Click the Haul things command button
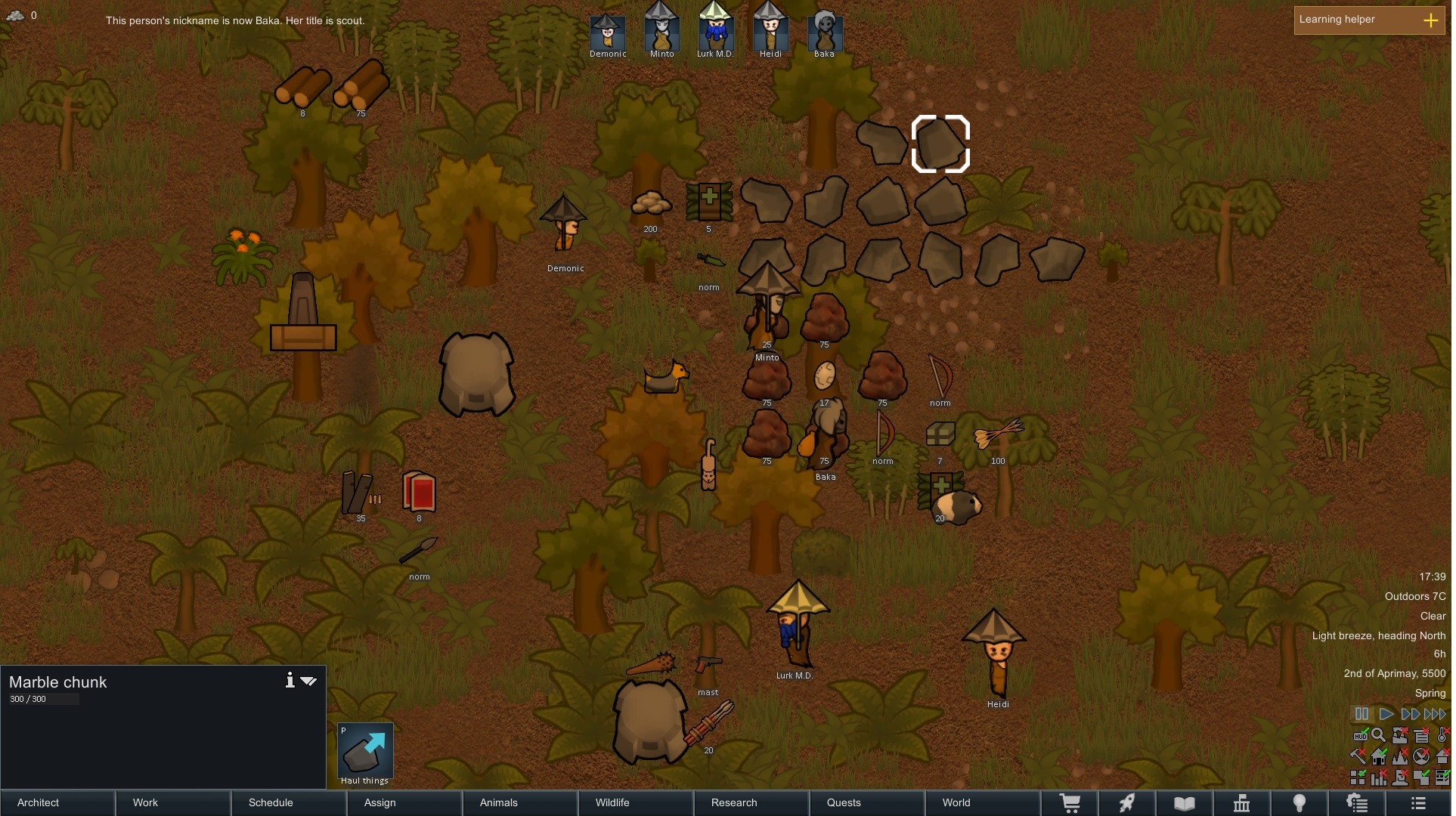The height and width of the screenshot is (816, 1456). pyautogui.click(x=365, y=753)
